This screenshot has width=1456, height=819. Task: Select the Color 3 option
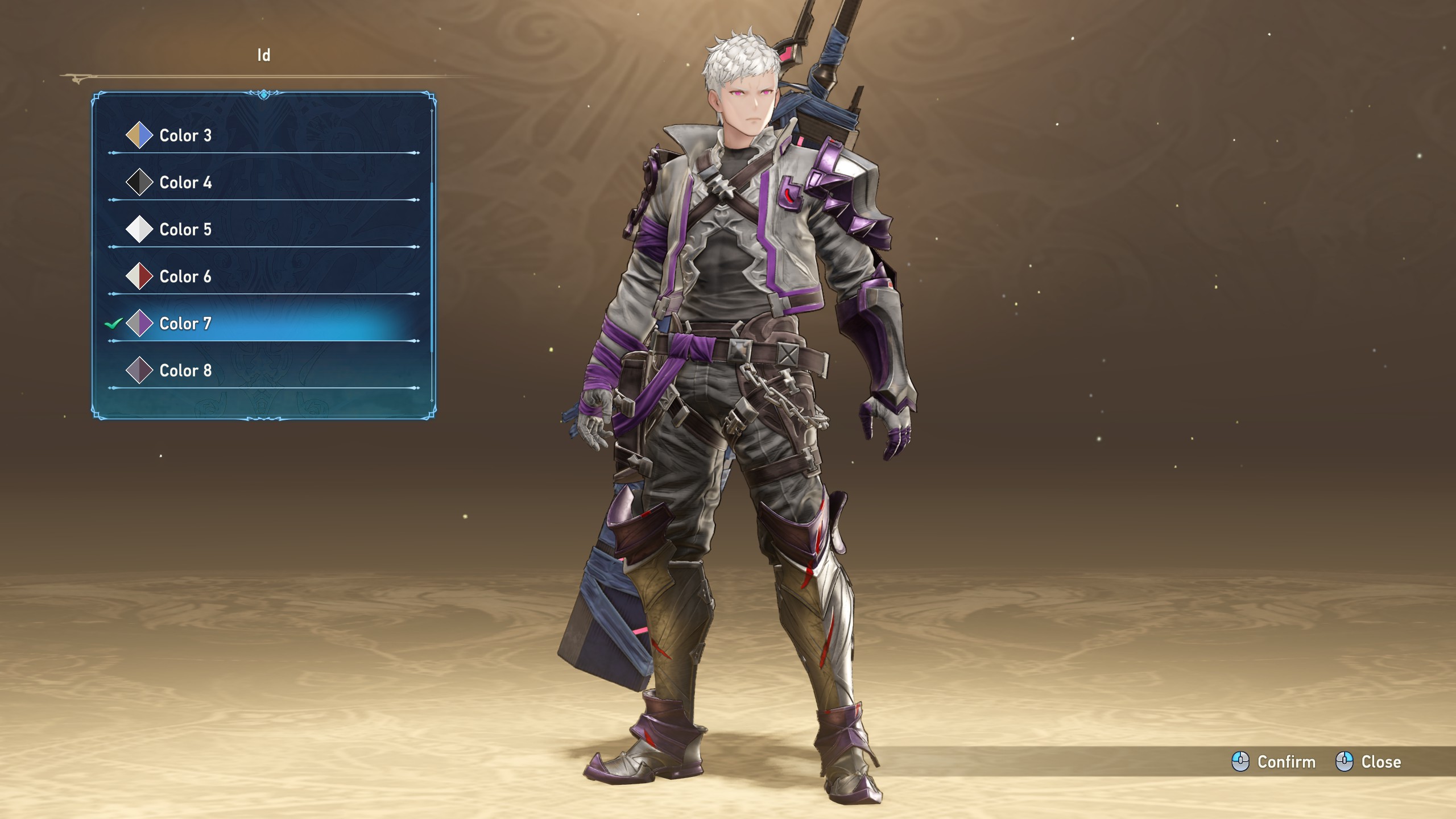coord(185,135)
